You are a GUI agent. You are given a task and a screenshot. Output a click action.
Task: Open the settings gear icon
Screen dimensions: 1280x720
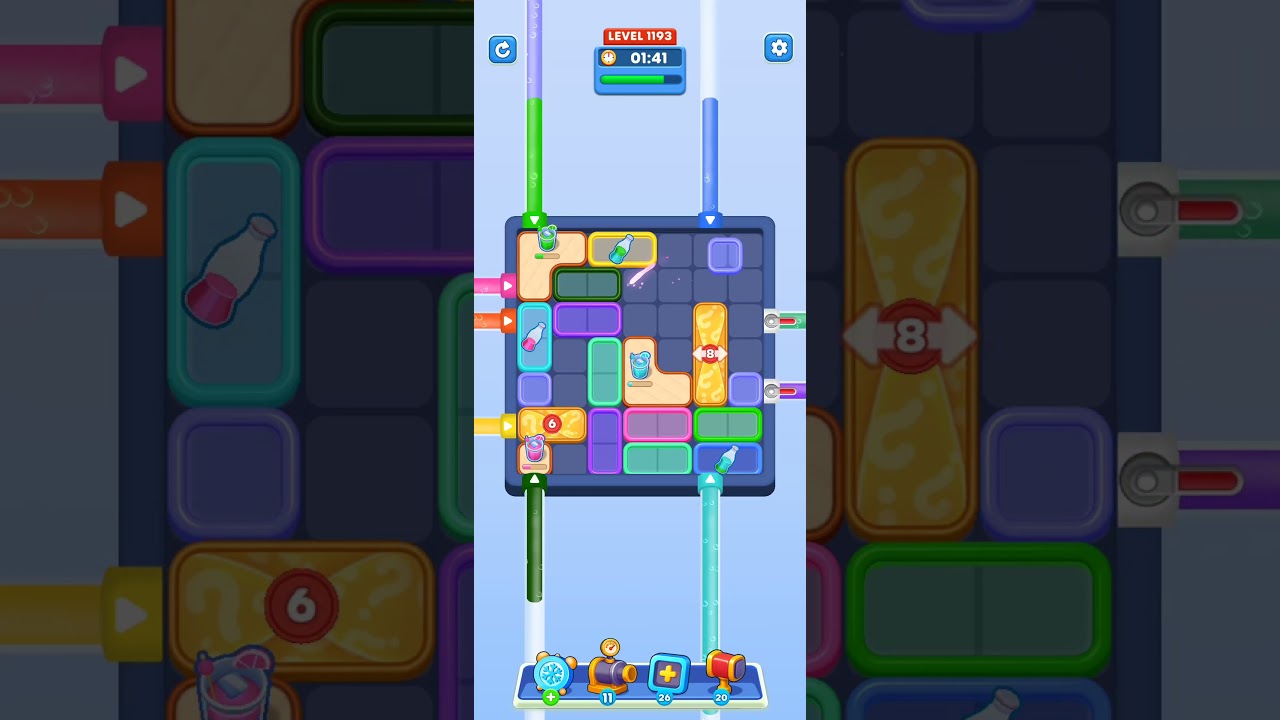click(x=779, y=47)
